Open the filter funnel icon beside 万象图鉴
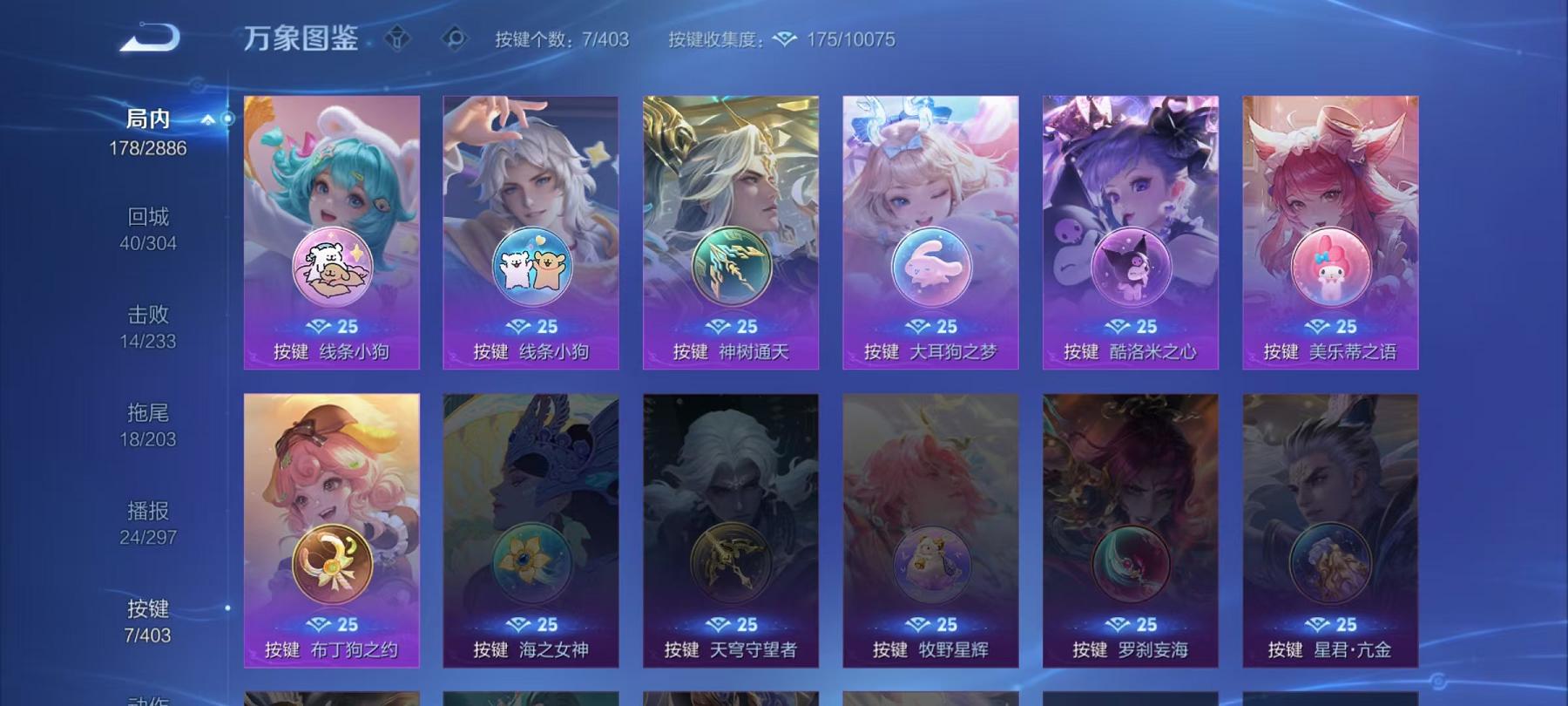This screenshot has height=706, width=1568. click(x=397, y=37)
